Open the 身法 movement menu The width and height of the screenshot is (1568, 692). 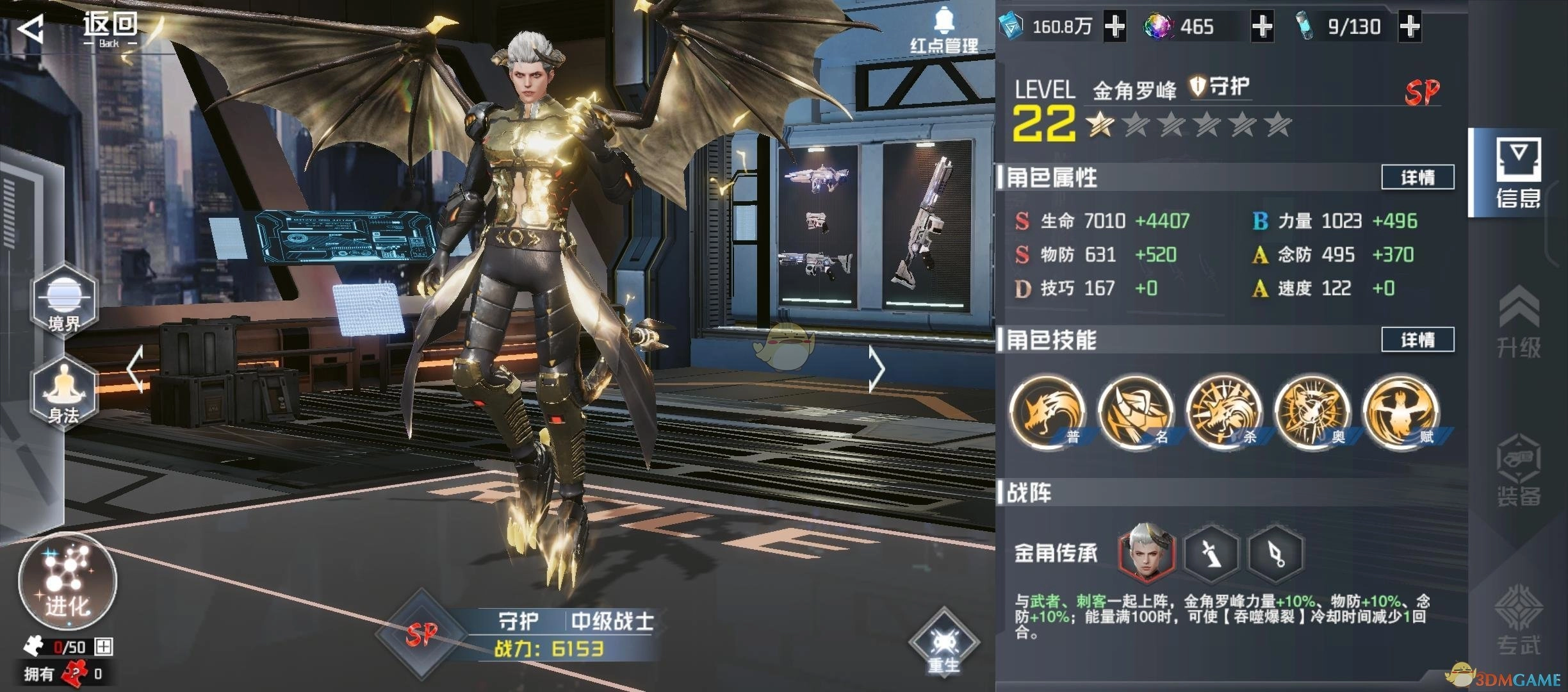[x=64, y=392]
